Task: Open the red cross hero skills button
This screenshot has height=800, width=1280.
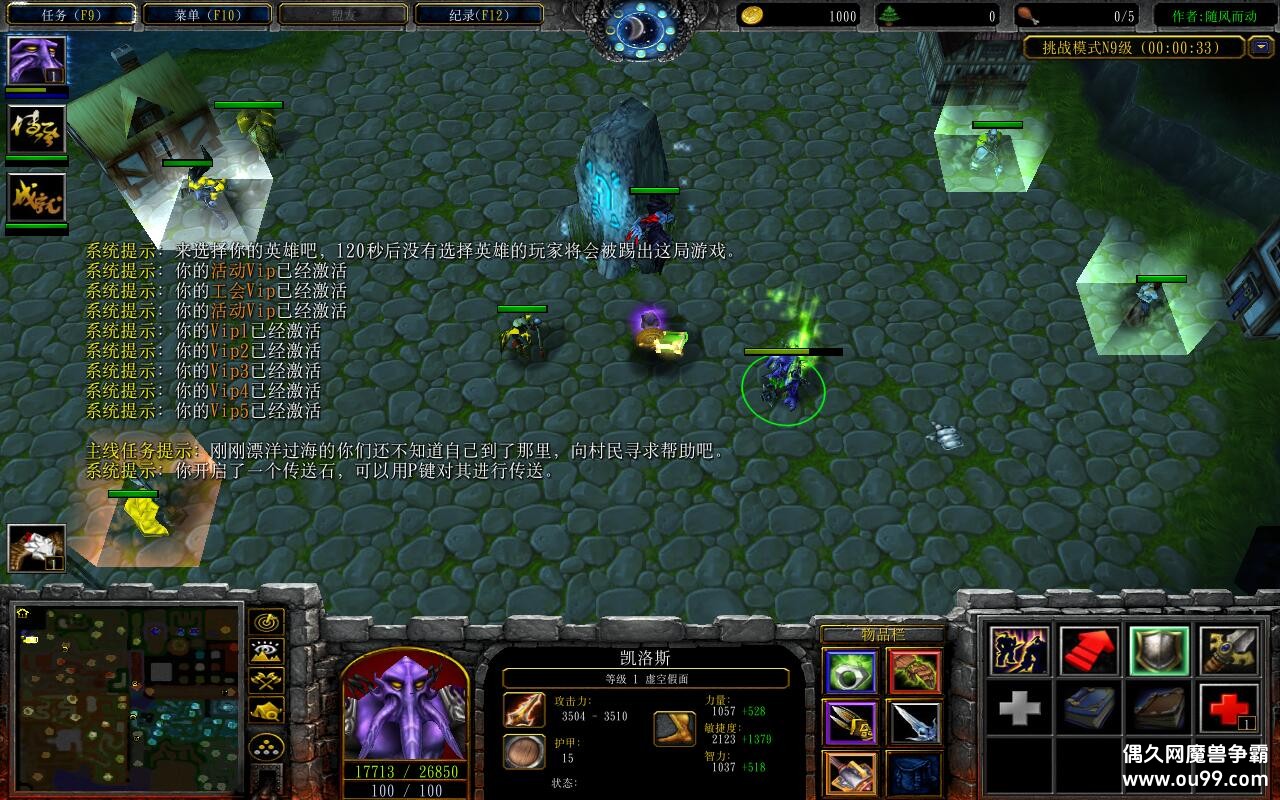Action: coord(1228,709)
